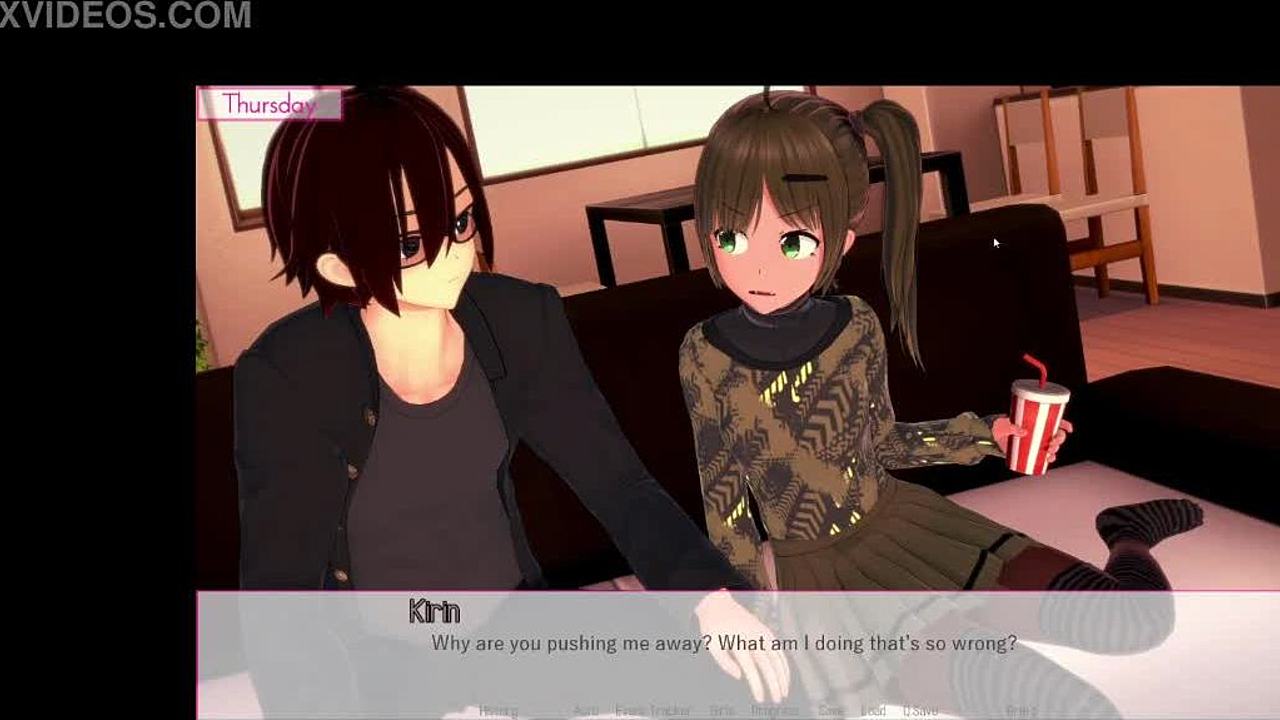1280x720 pixels.
Task: Open the Load menu
Action: pos(873,711)
